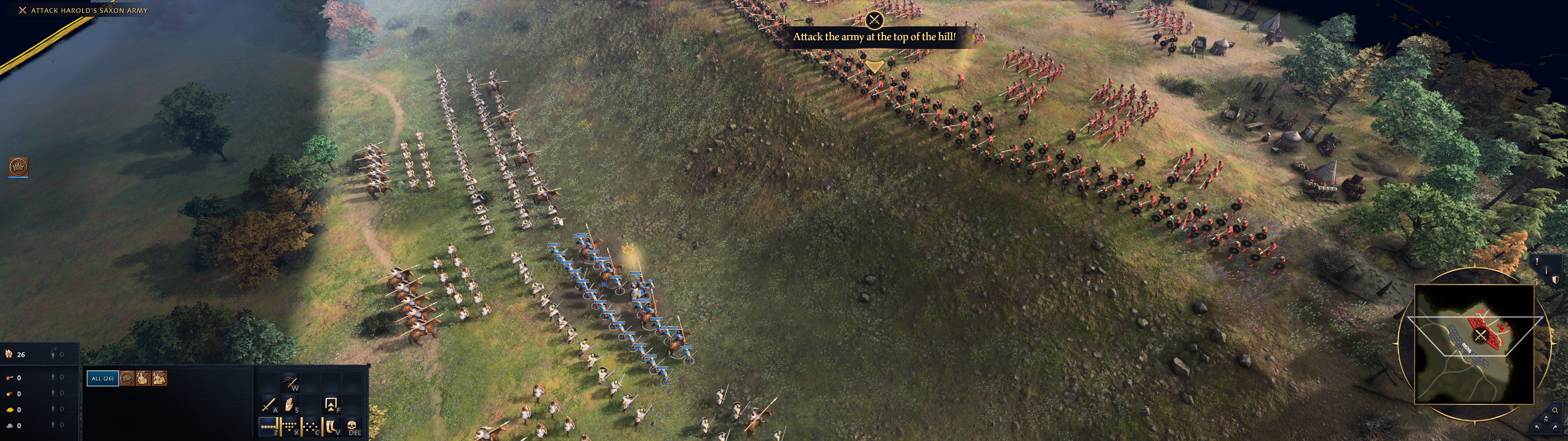Image resolution: width=1568 pixels, height=441 pixels.
Task: Select the group of 4 horsemen
Action: coord(159,378)
